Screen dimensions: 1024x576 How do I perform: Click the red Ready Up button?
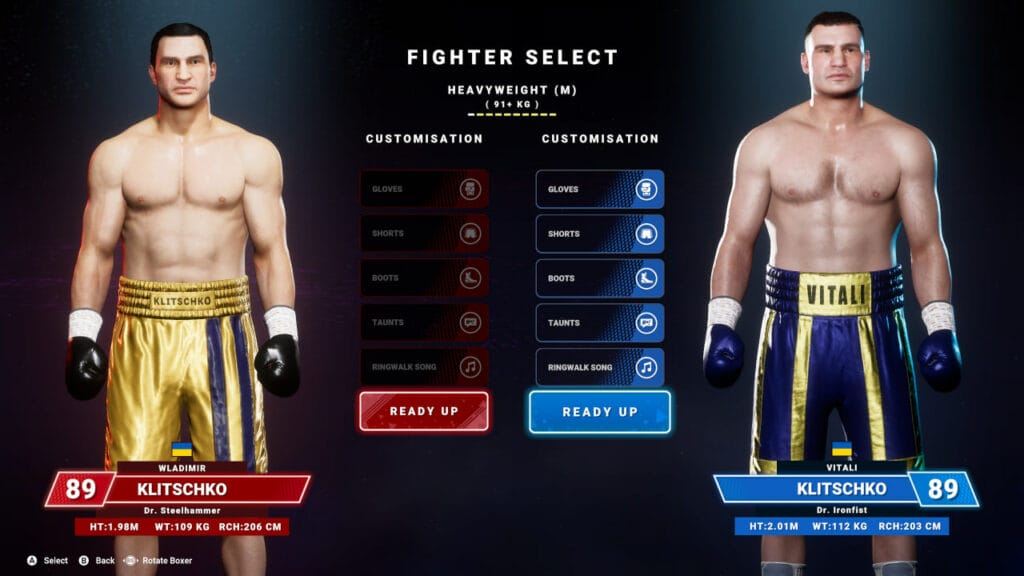[x=424, y=411]
